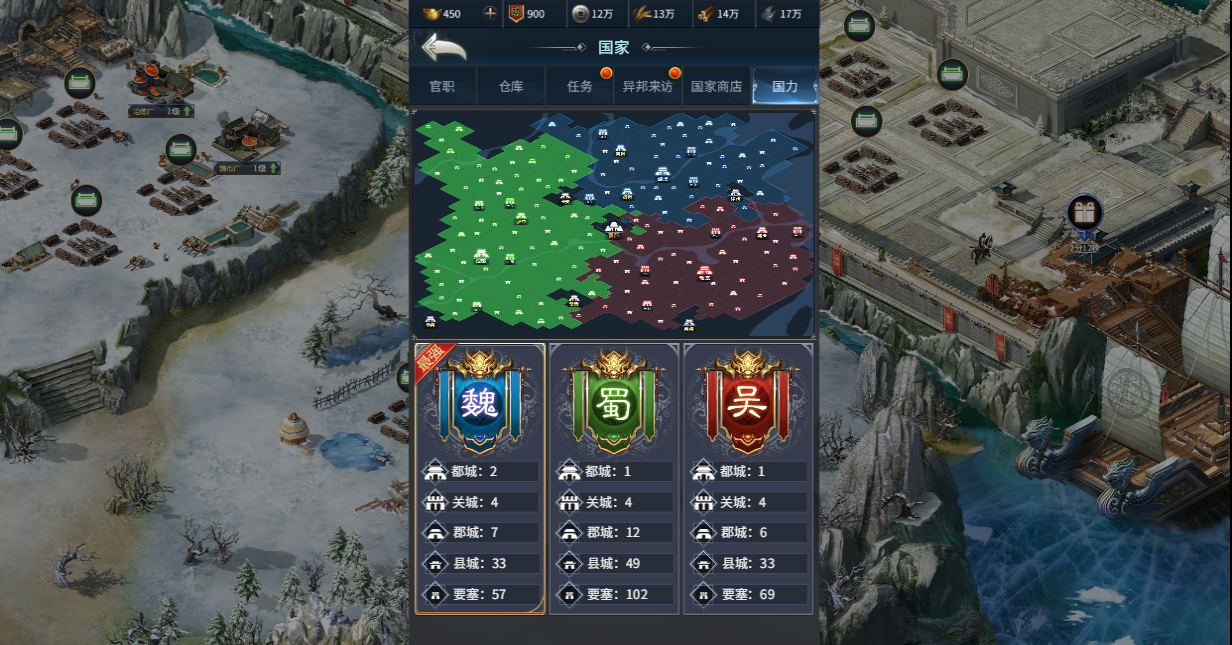This screenshot has height=645, width=1232.
Task: Switch to the 国力 tab
Action: [785, 86]
